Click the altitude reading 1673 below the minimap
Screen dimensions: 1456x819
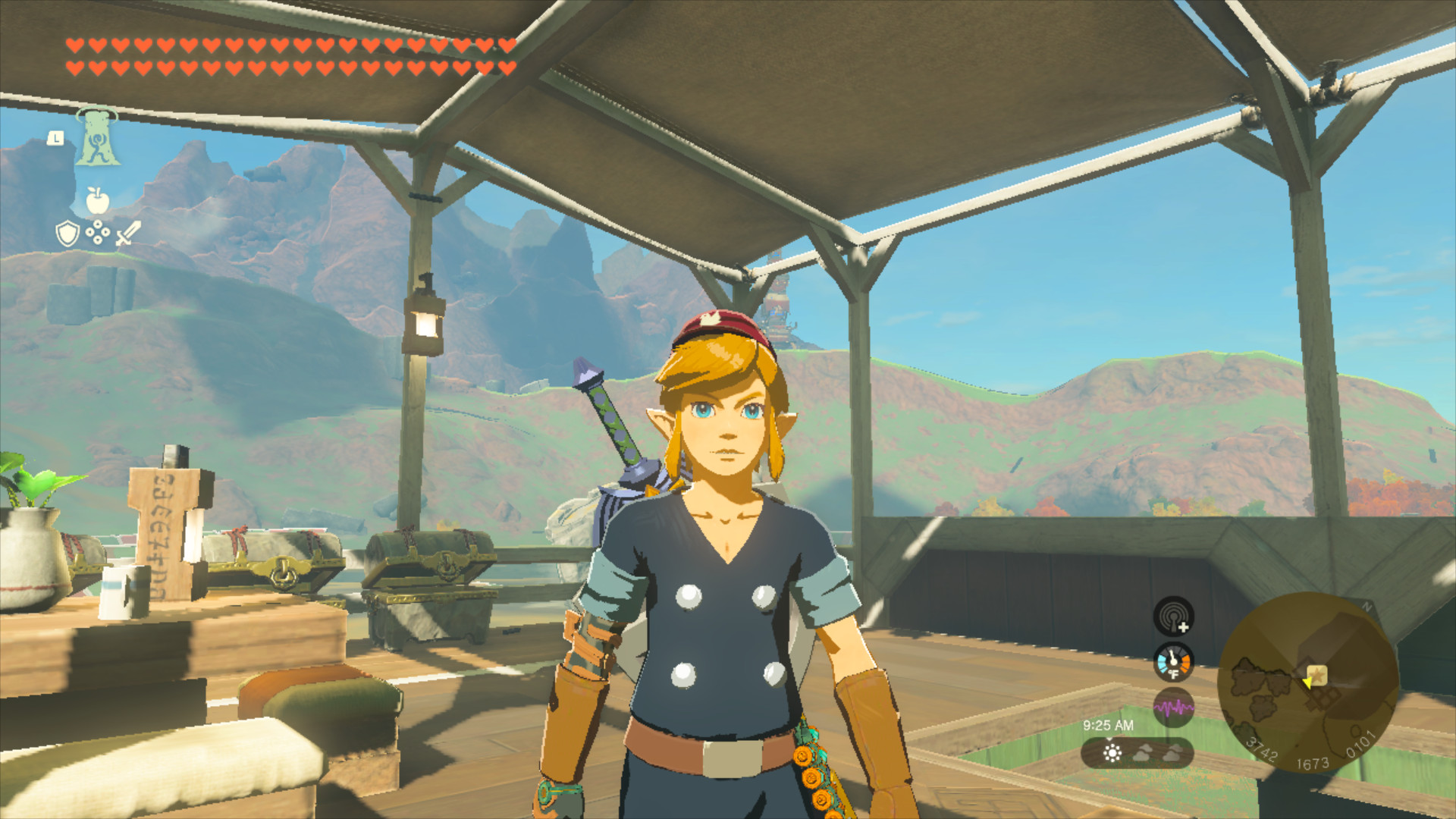1312,764
